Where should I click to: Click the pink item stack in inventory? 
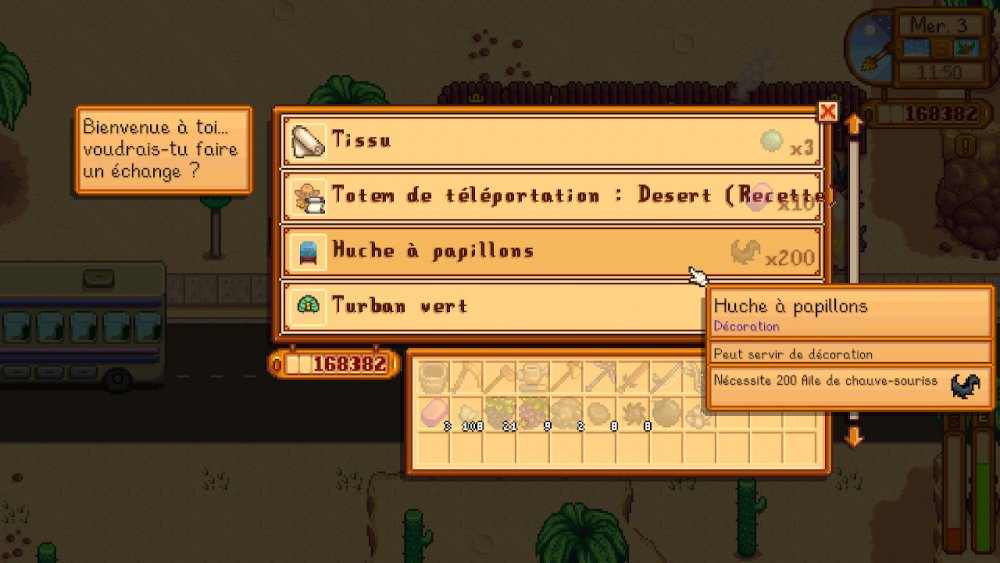tap(433, 411)
